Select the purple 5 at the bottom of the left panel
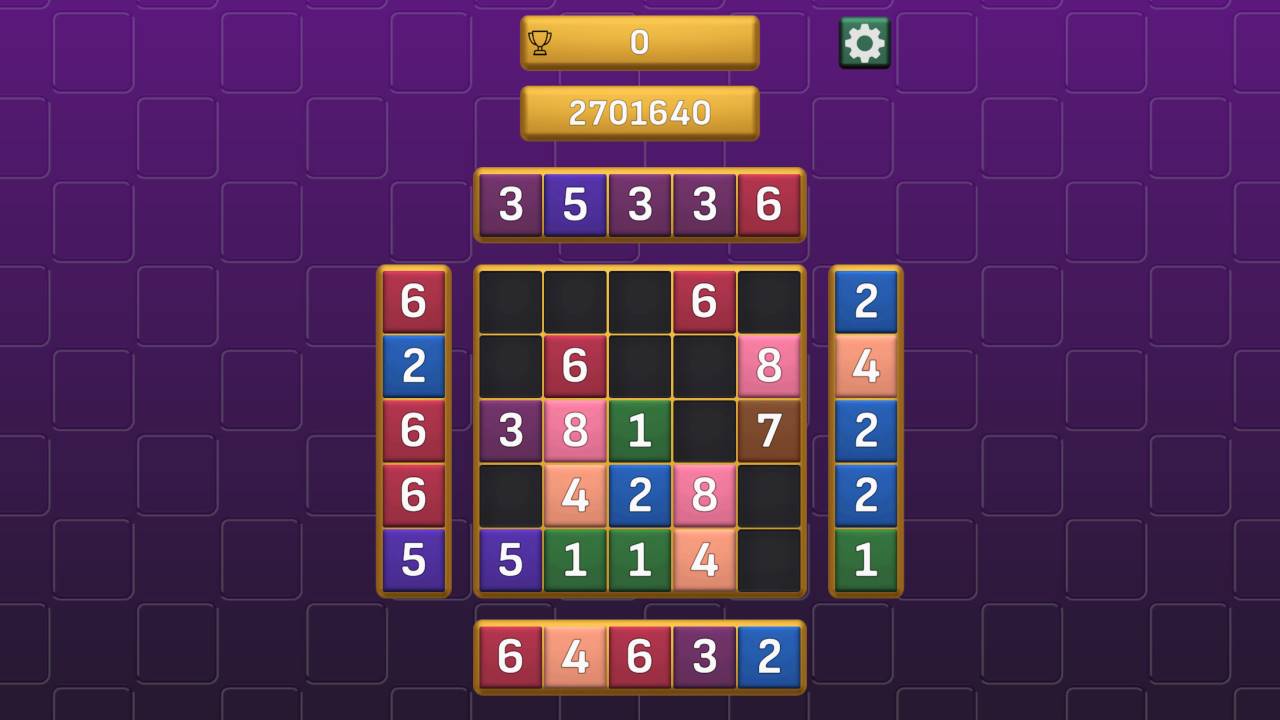This screenshot has width=1280, height=720. (414, 561)
